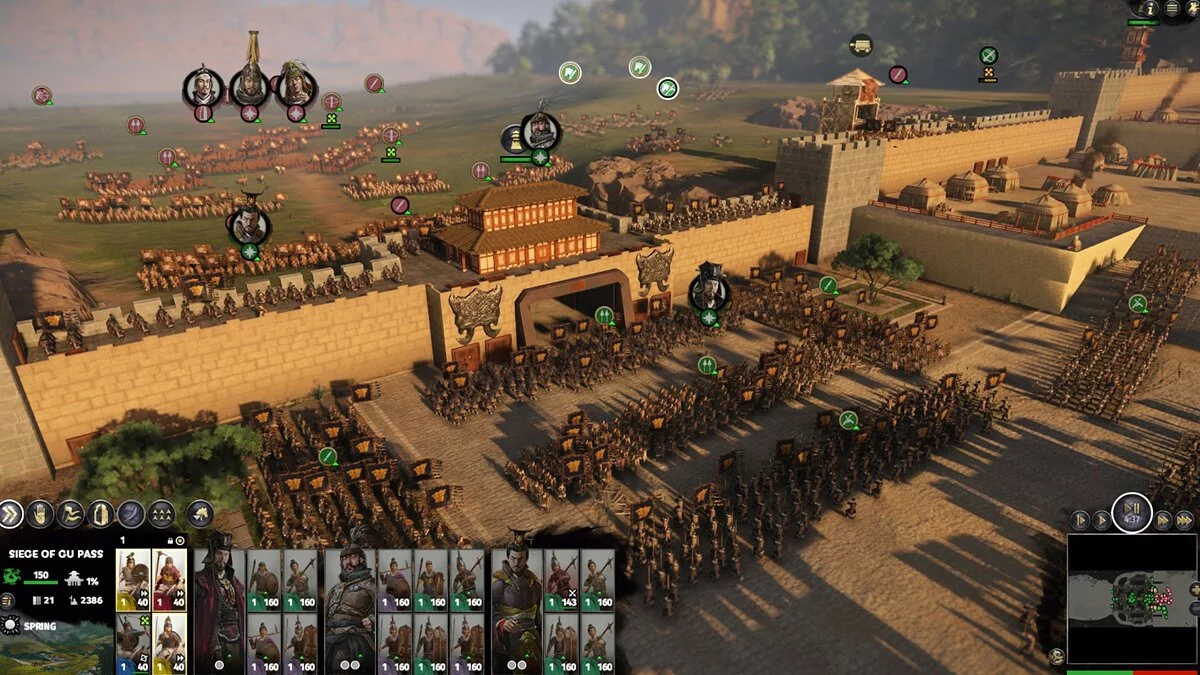Select the slow motion speed button
Viewport: 1200px width, 675px height.
[x=1079, y=520]
